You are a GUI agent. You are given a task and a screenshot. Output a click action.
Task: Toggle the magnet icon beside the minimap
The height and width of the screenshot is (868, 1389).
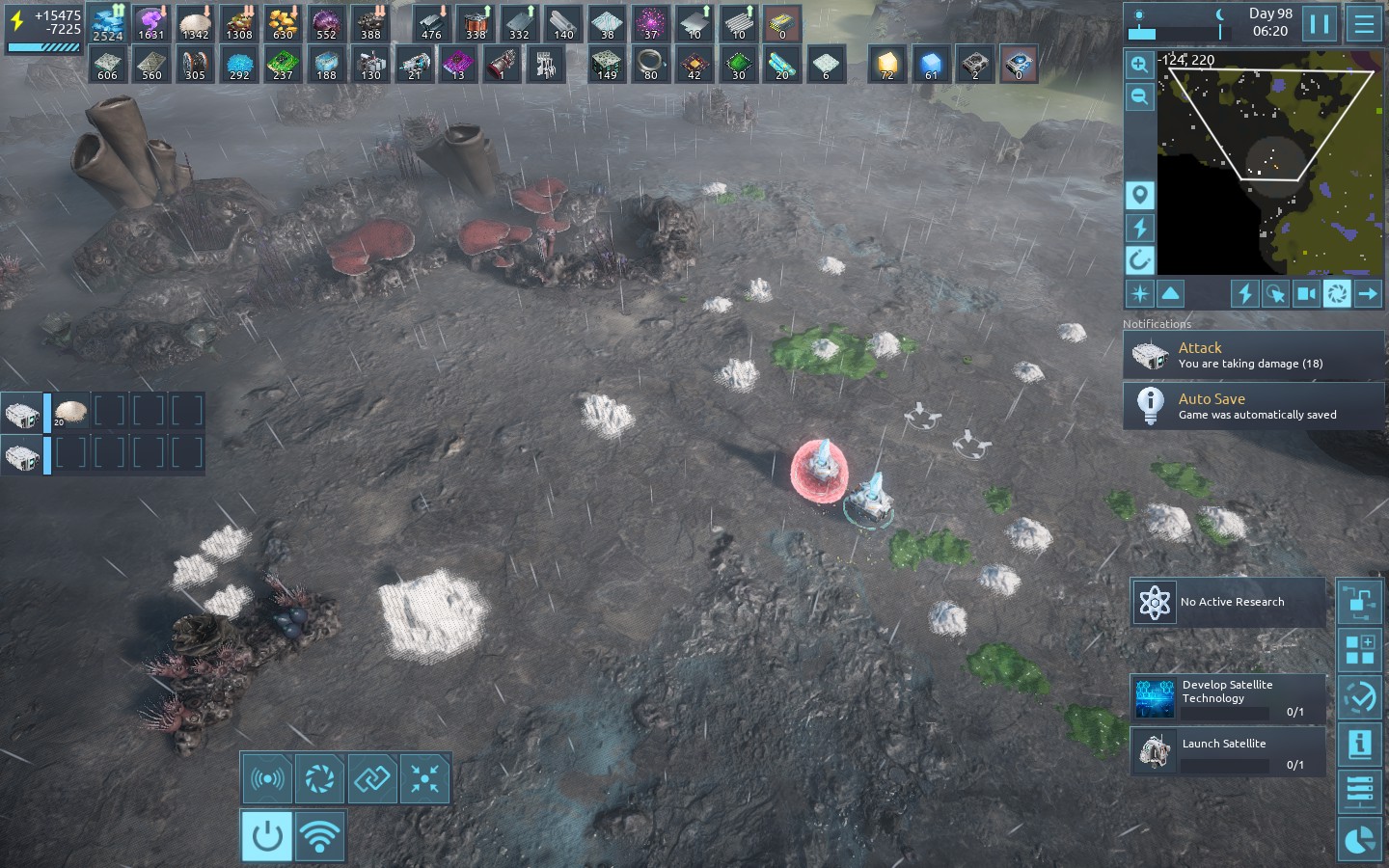(x=1139, y=259)
